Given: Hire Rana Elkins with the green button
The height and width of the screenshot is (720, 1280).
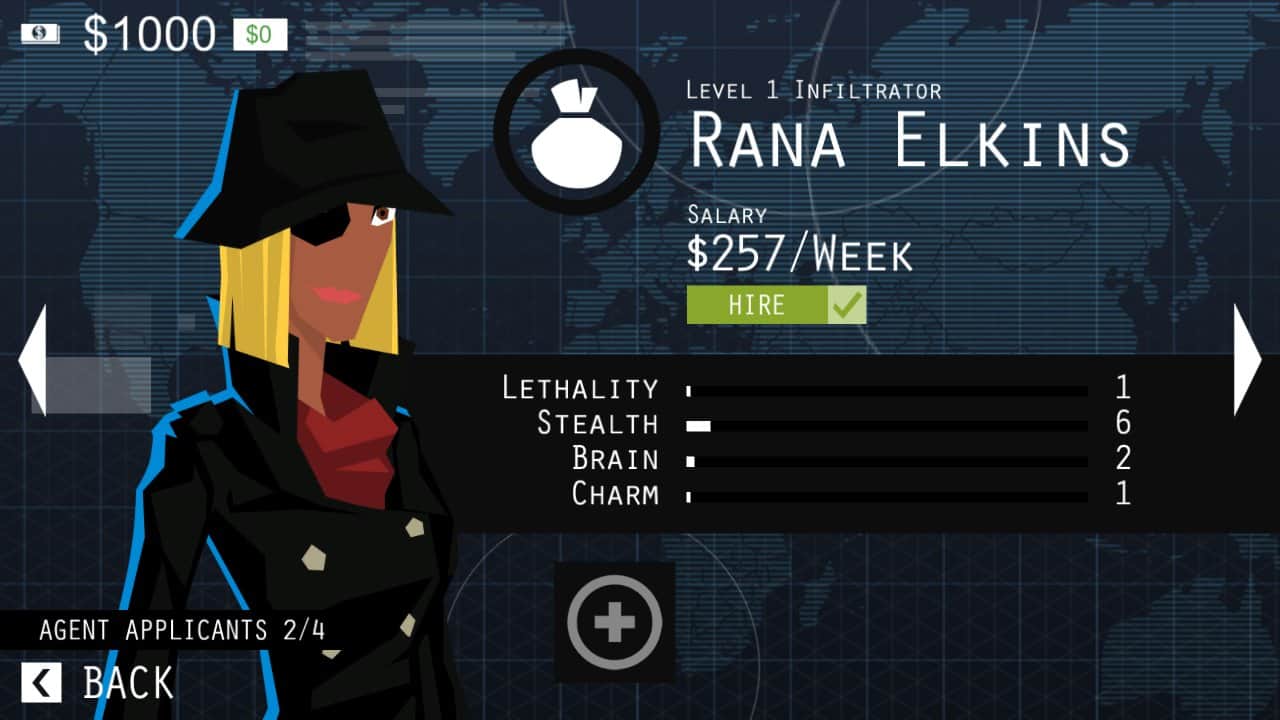Looking at the screenshot, I should [775, 305].
